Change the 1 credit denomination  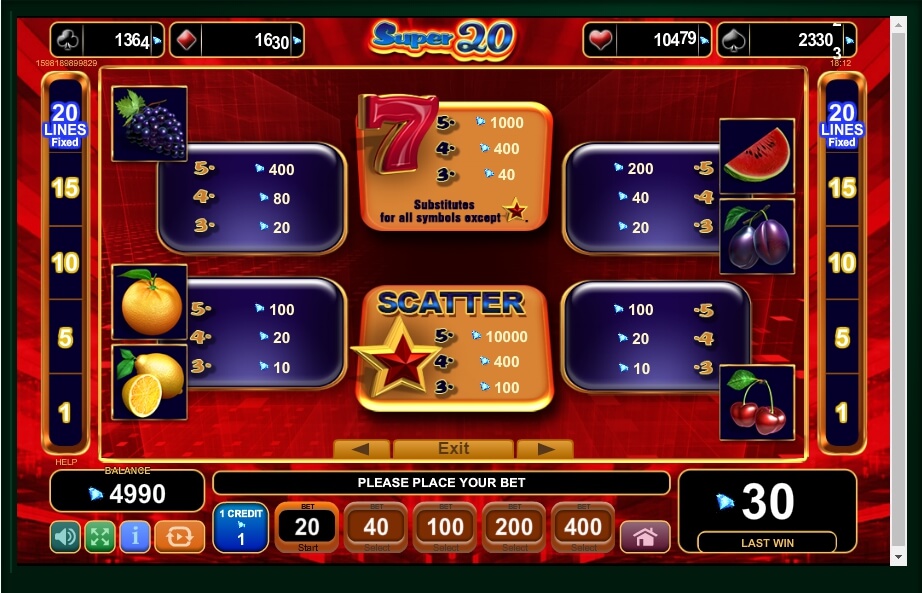(x=240, y=528)
